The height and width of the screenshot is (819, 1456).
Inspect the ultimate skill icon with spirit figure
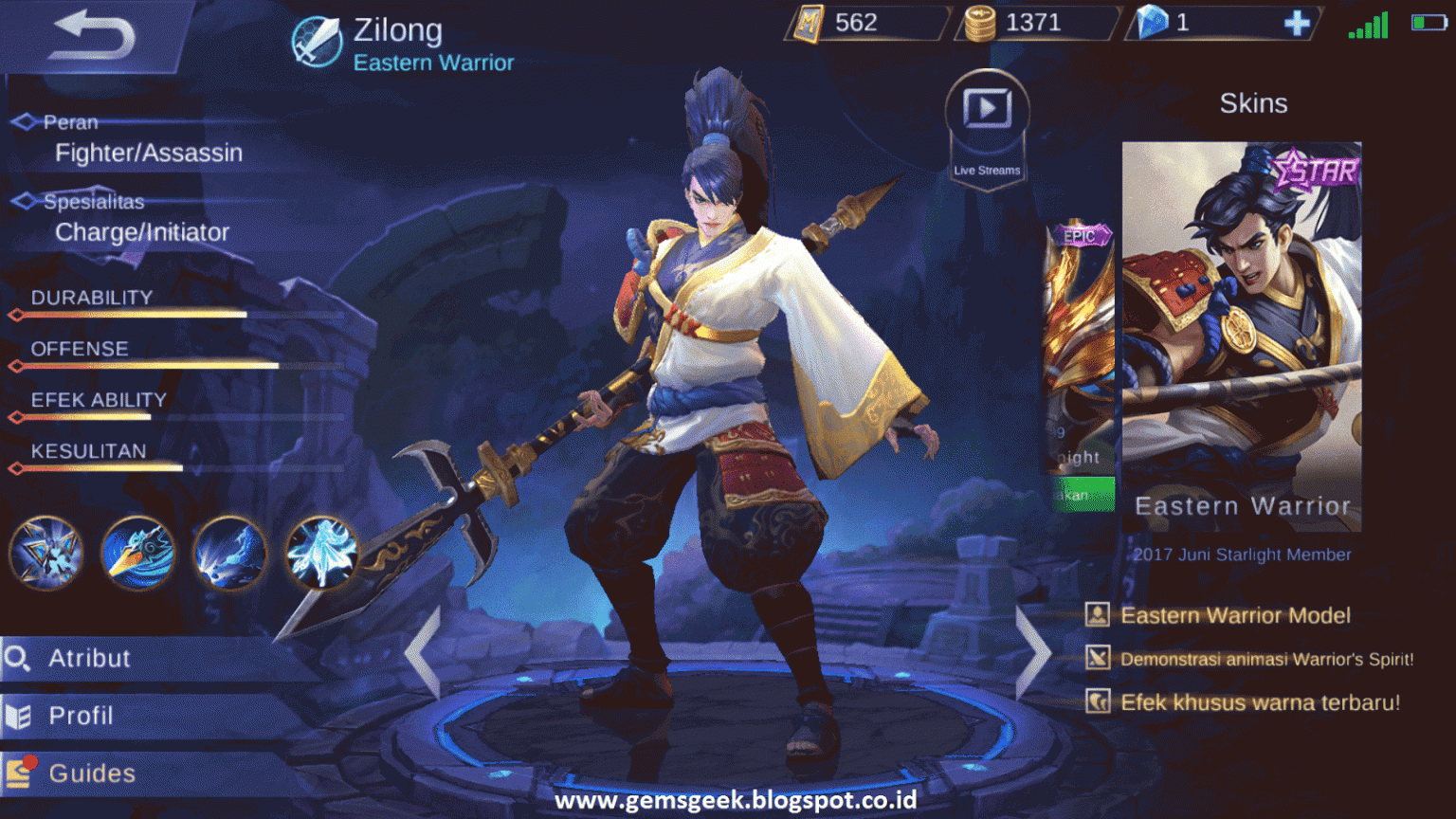(x=321, y=555)
